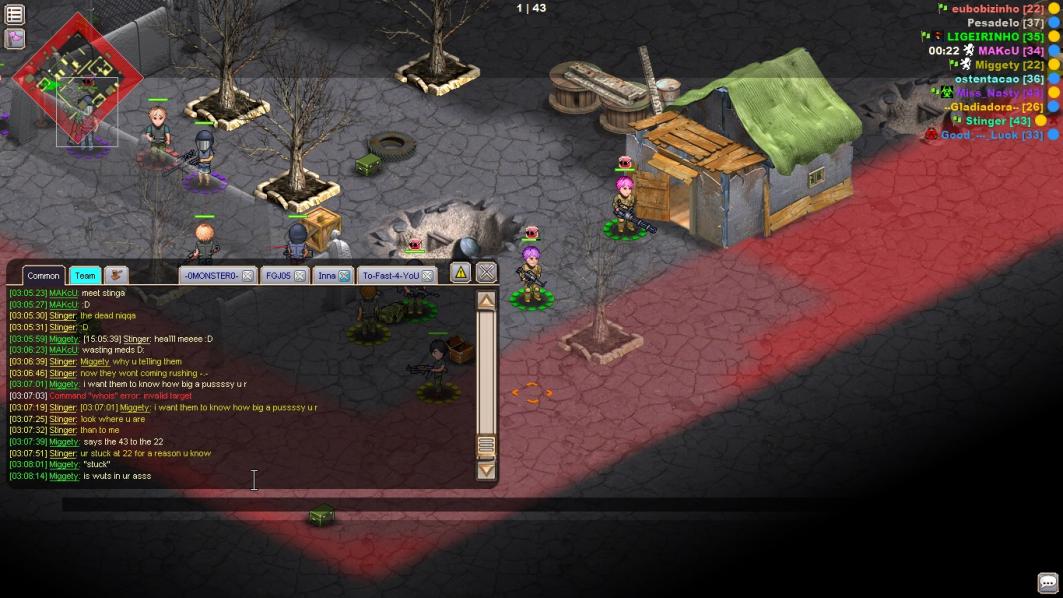The image size is (1063, 598).
Task: Close the To-Fast-4-YoU chat tab
Action: point(427,276)
